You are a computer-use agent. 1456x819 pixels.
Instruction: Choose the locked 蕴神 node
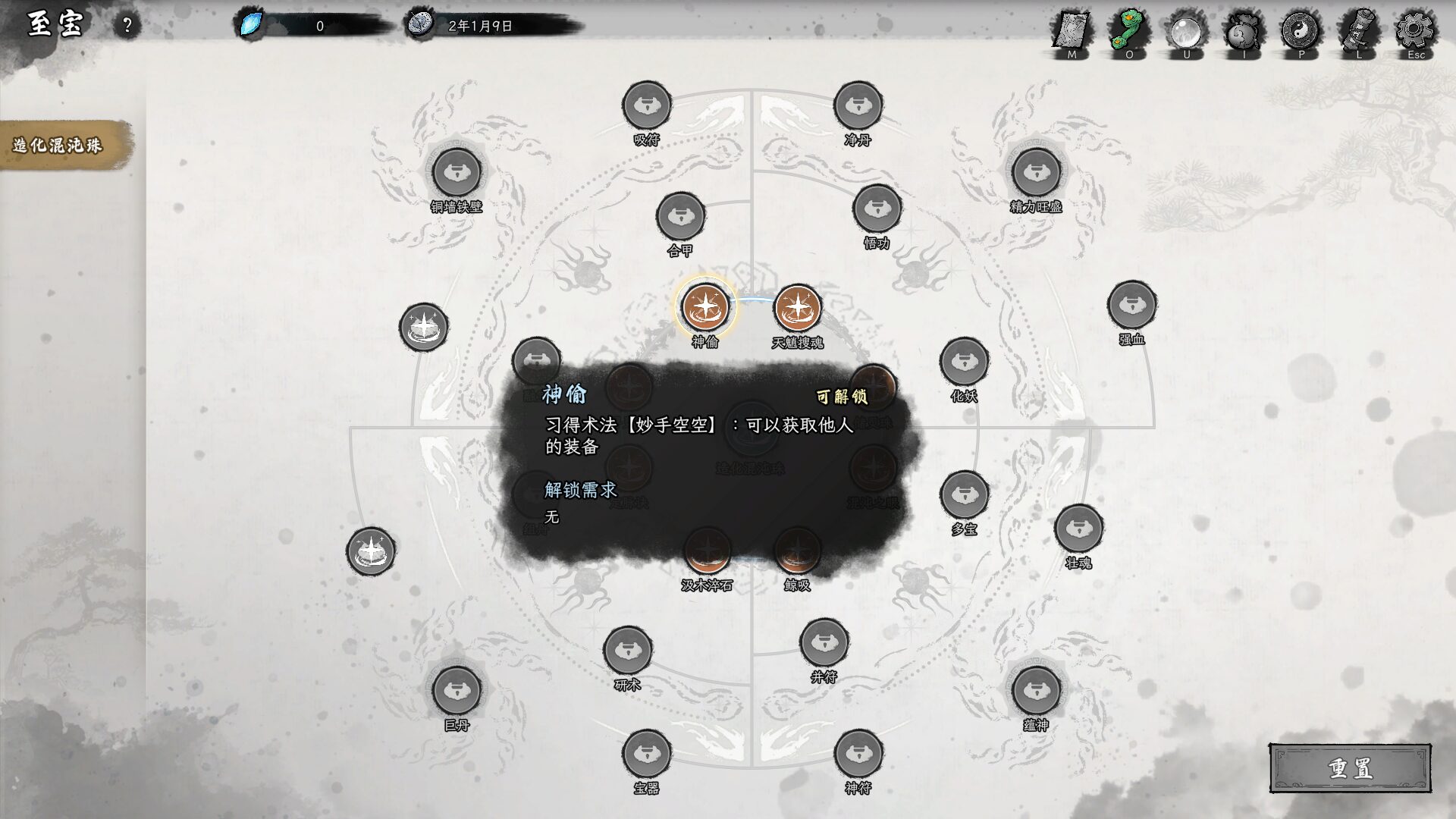coord(1036,691)
